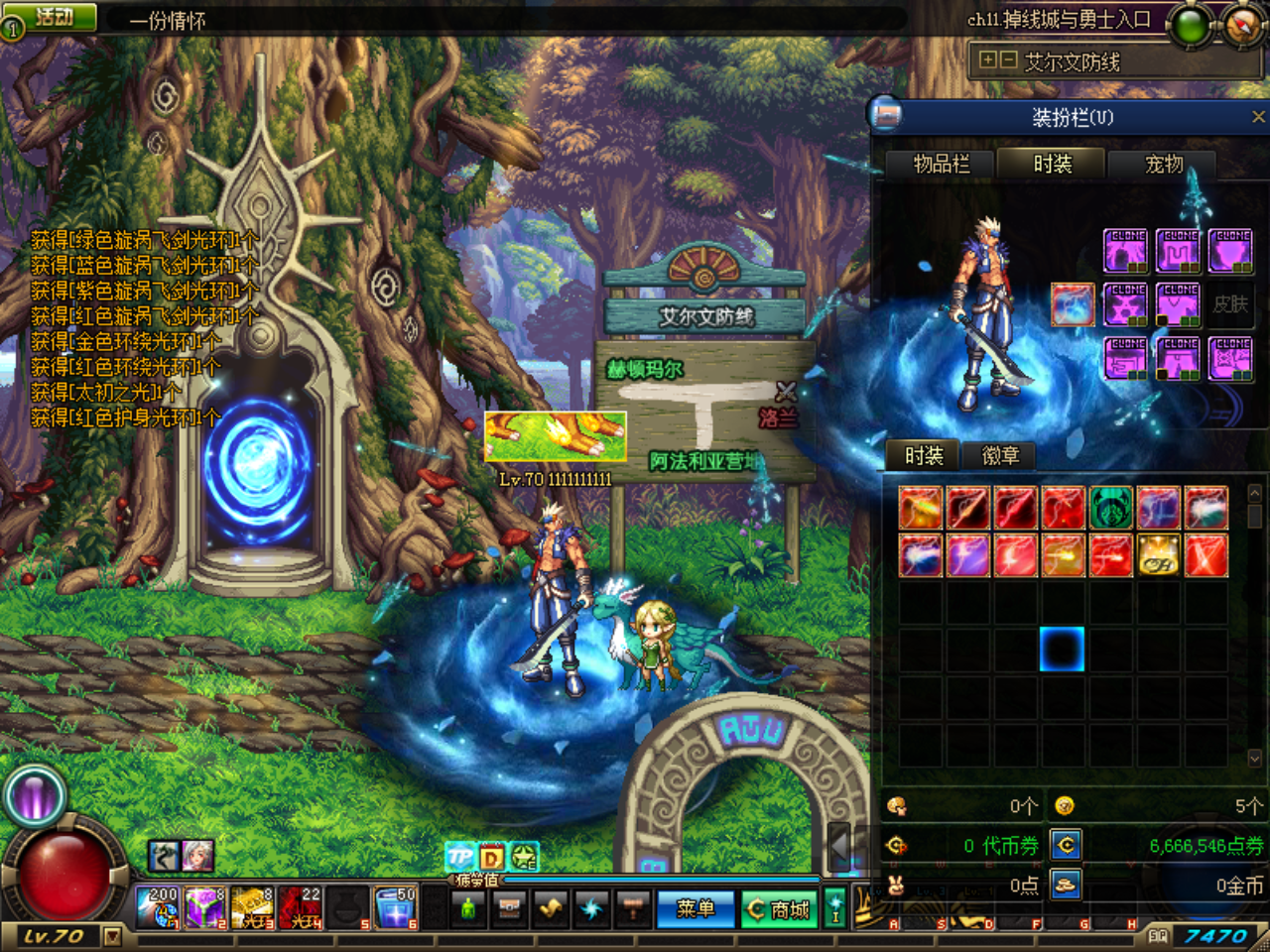The width and height of the screenshot is (1270, 952).
Task: Open the storage chest icon near the fatigue bar
Action: (509, 908)
